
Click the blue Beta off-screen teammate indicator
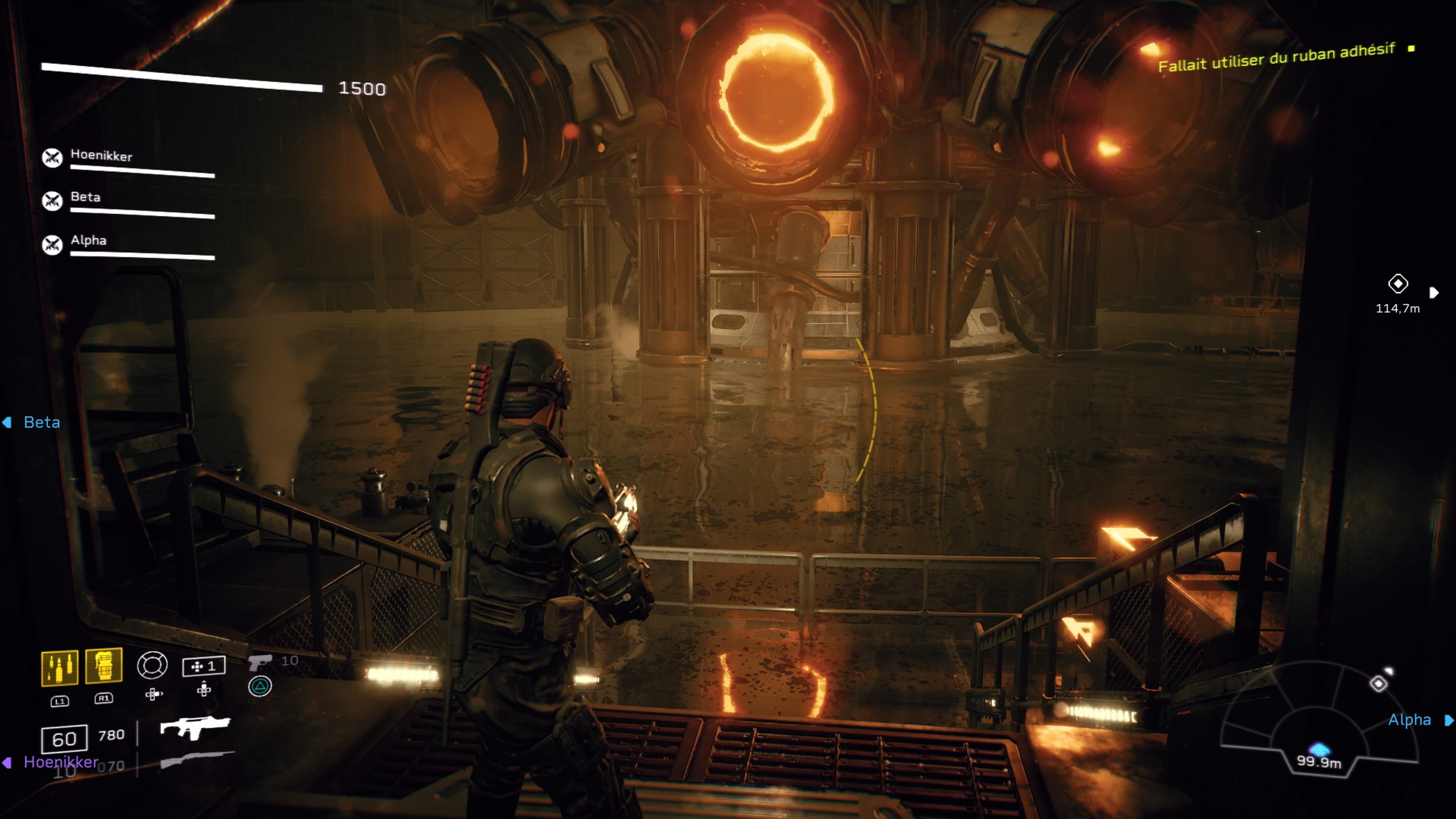[x=42, y=422]
